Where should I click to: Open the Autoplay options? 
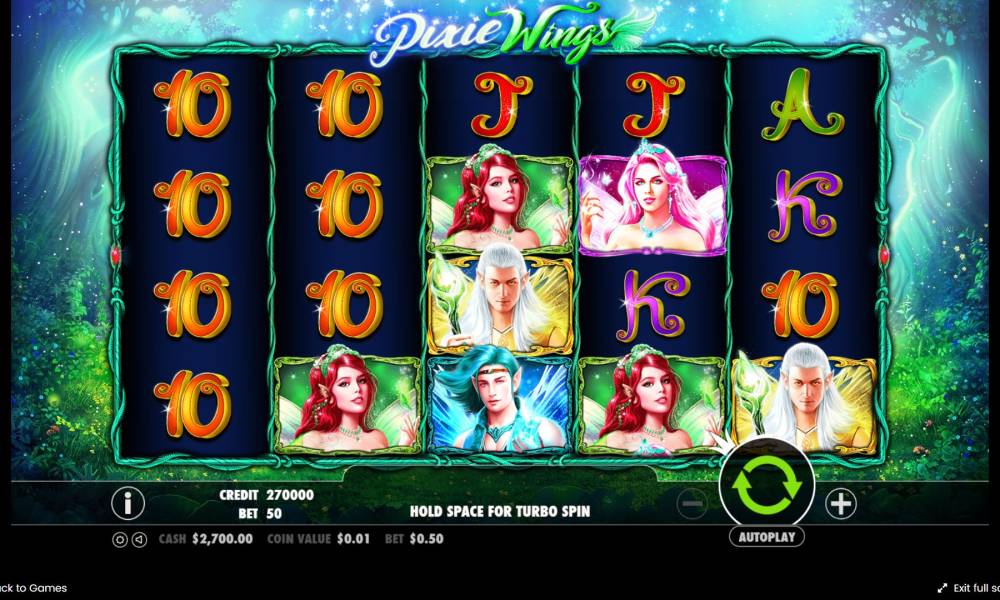[767, 537]
